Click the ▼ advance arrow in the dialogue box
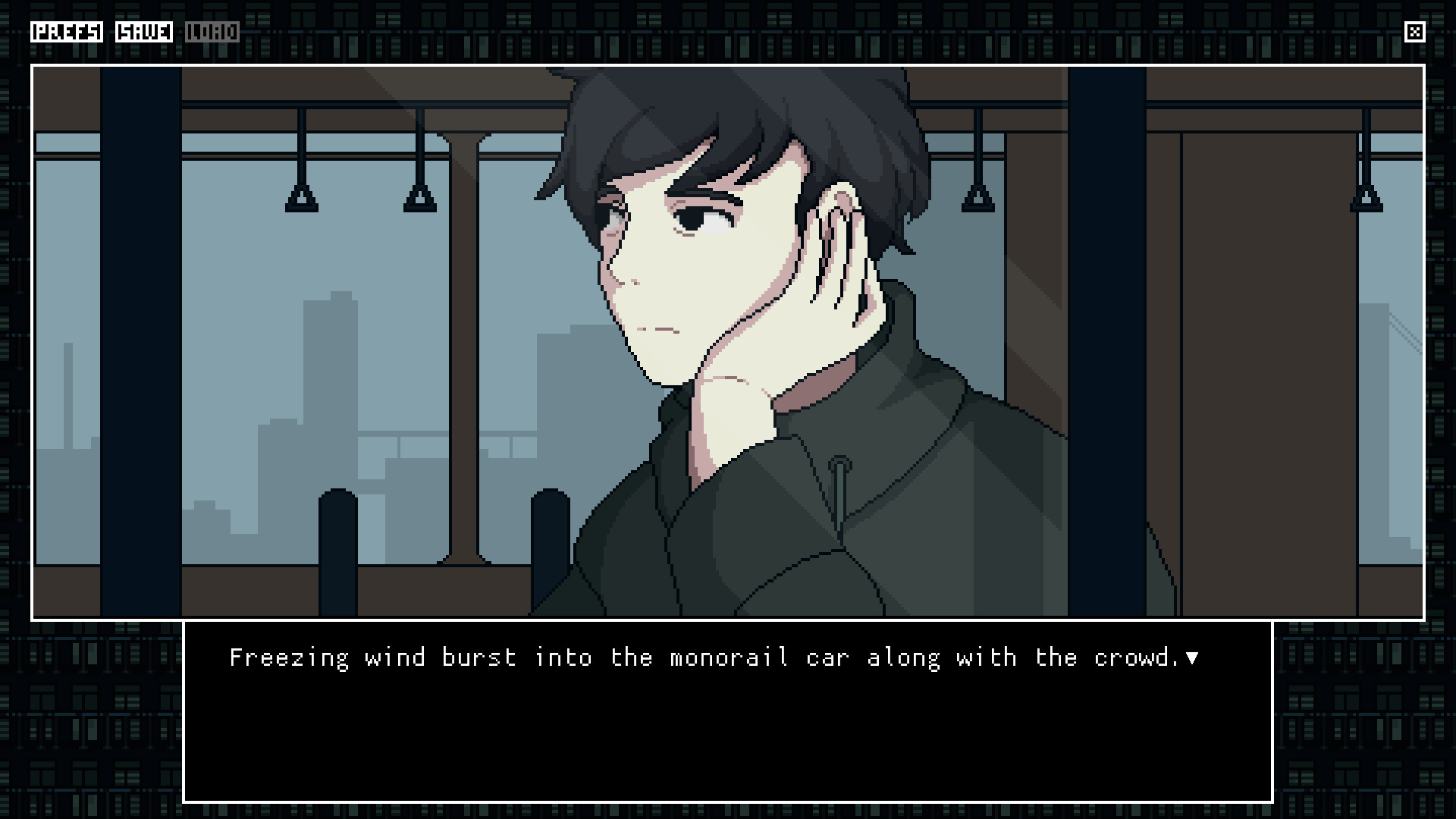 (1193, 658)
